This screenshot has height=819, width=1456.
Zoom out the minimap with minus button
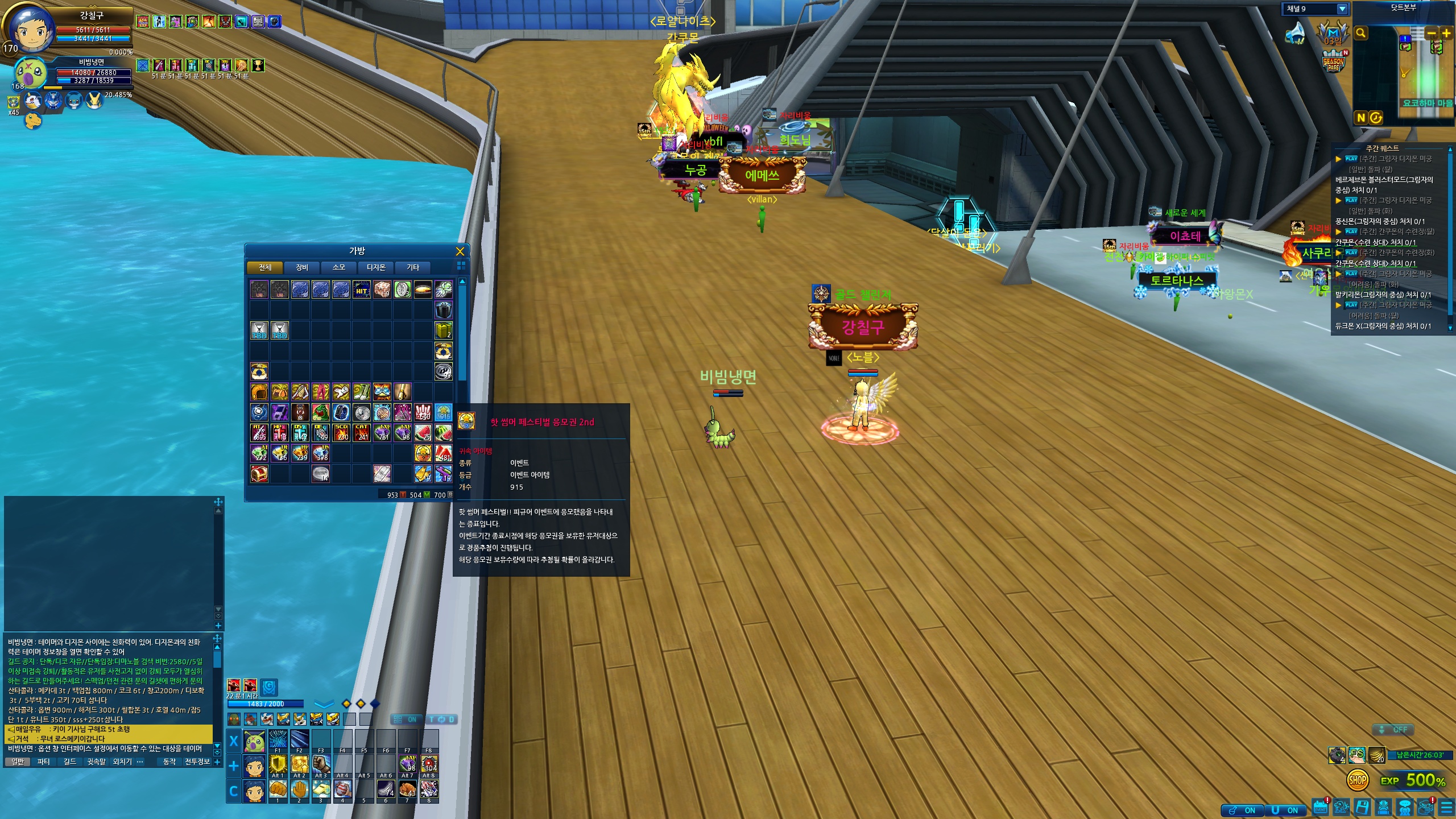1432,33
